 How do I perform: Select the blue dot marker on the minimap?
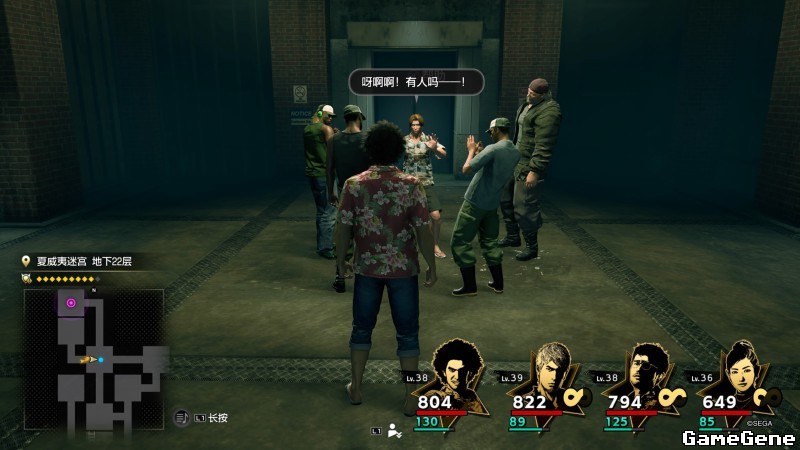[x=101, y=359]
